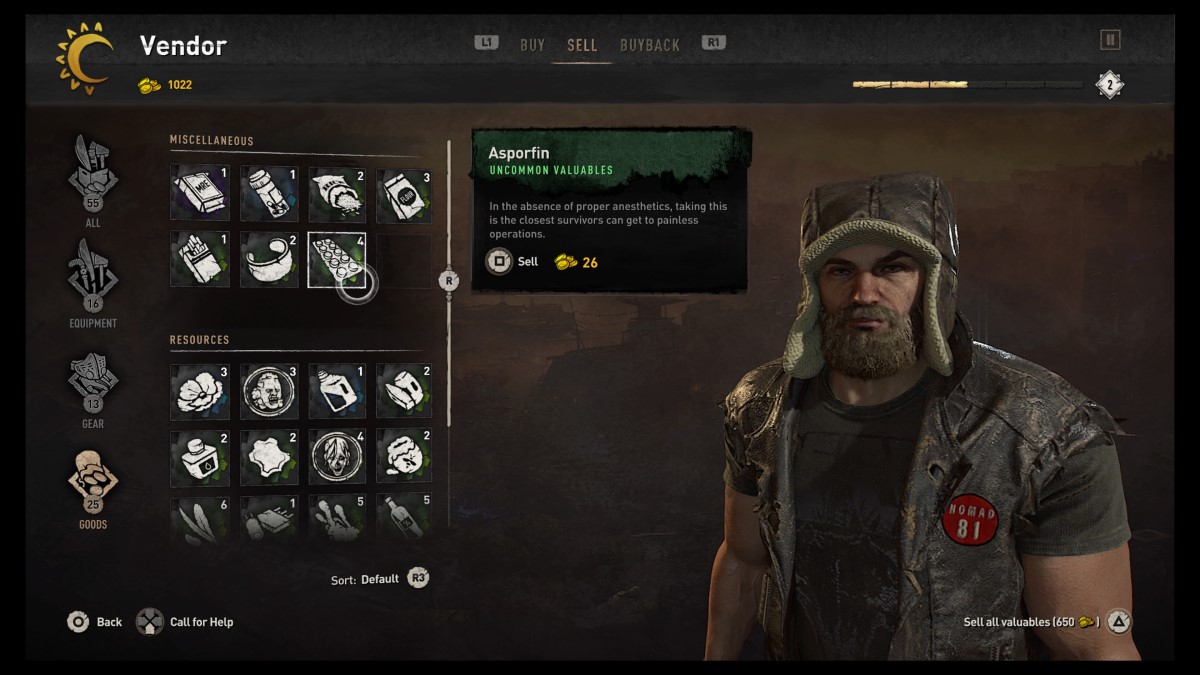Choose the white flower resource slot
Viewport: 1200px width, 675px height.
pyautogui.click(x=200, y=391)
